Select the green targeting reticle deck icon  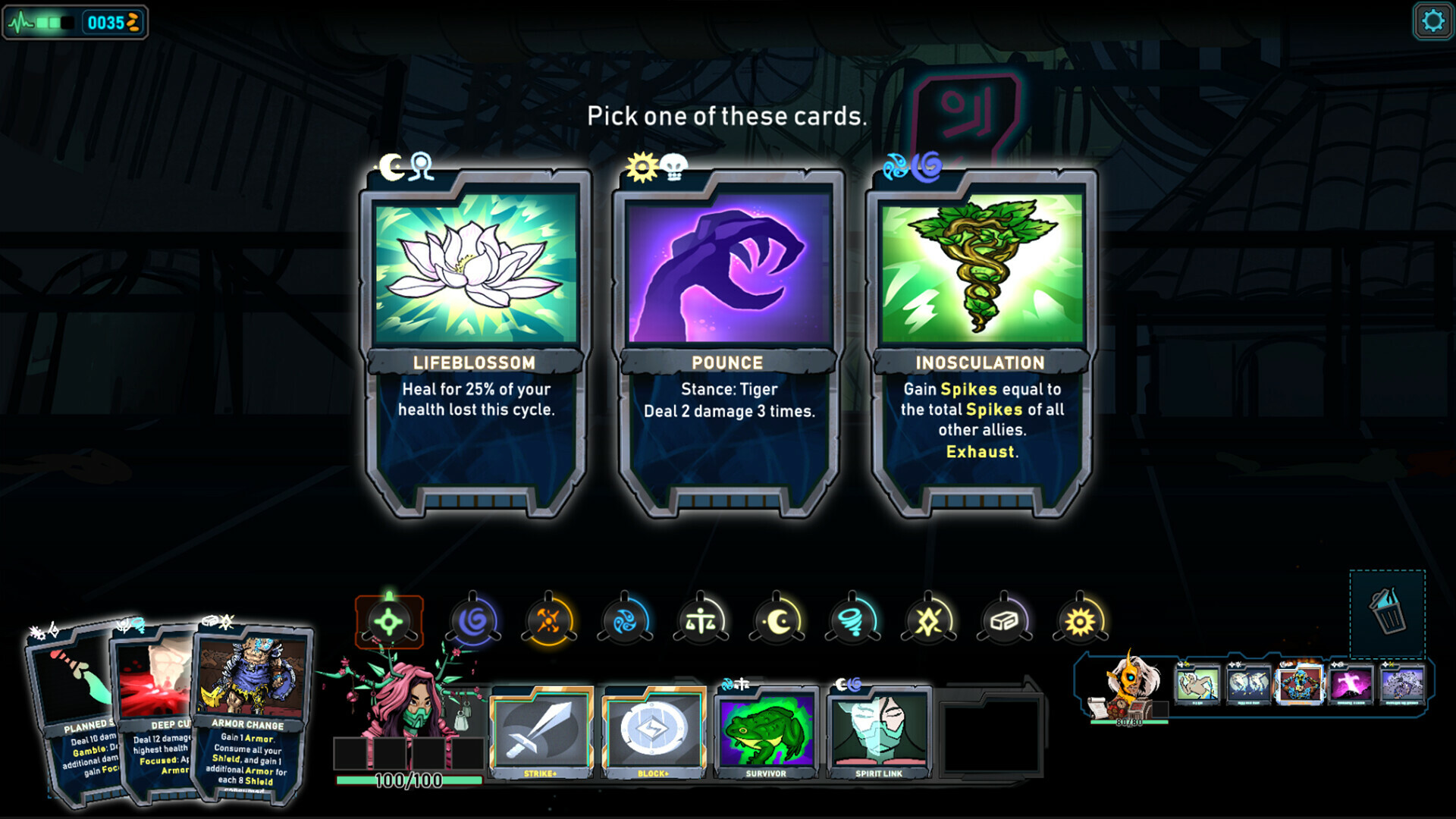(390, 620)
